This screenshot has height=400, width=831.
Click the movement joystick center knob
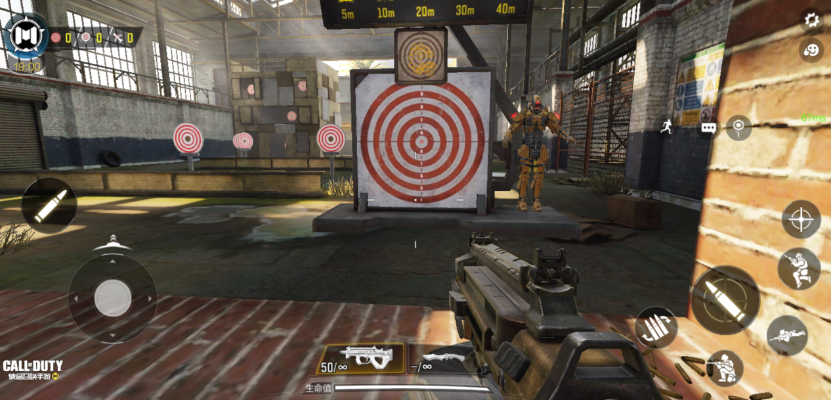(112, 297)
